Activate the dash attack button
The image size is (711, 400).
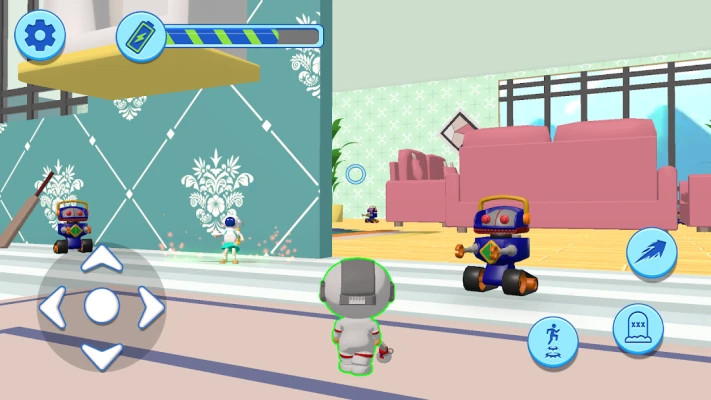(x=652, y=252)
